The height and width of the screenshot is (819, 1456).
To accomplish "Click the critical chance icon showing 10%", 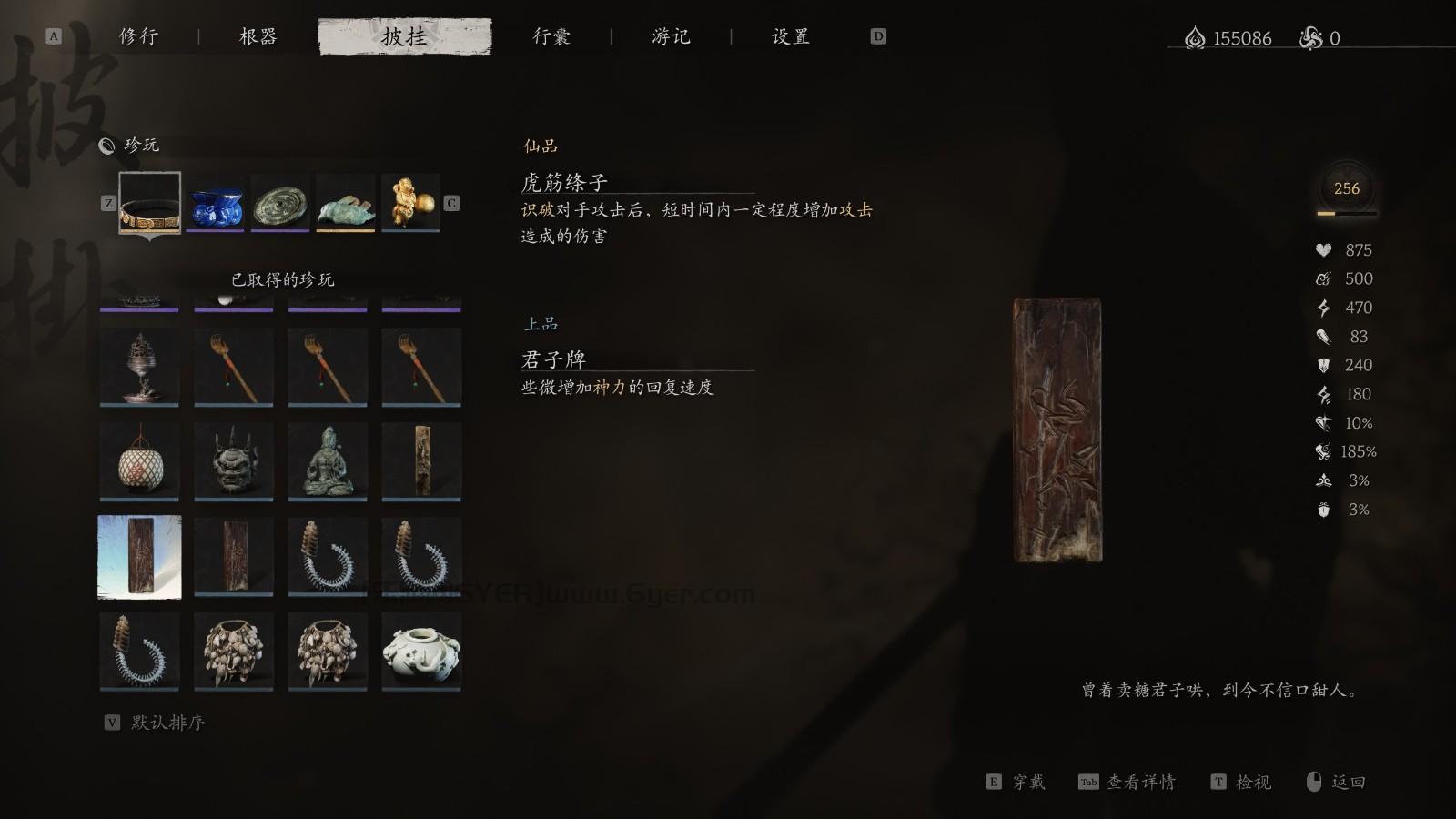I will click(1322, 422).
